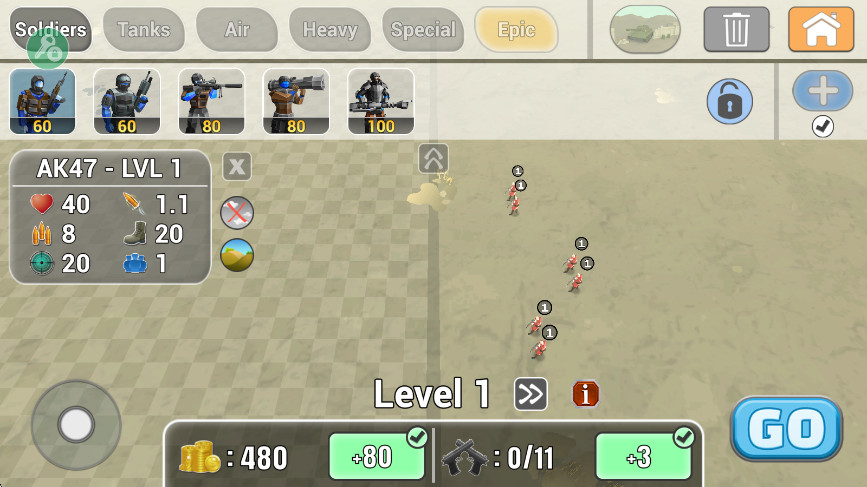The width and height of the screenshot is (867, 487).
Task: Click the blue plus button
Action: 822,91
